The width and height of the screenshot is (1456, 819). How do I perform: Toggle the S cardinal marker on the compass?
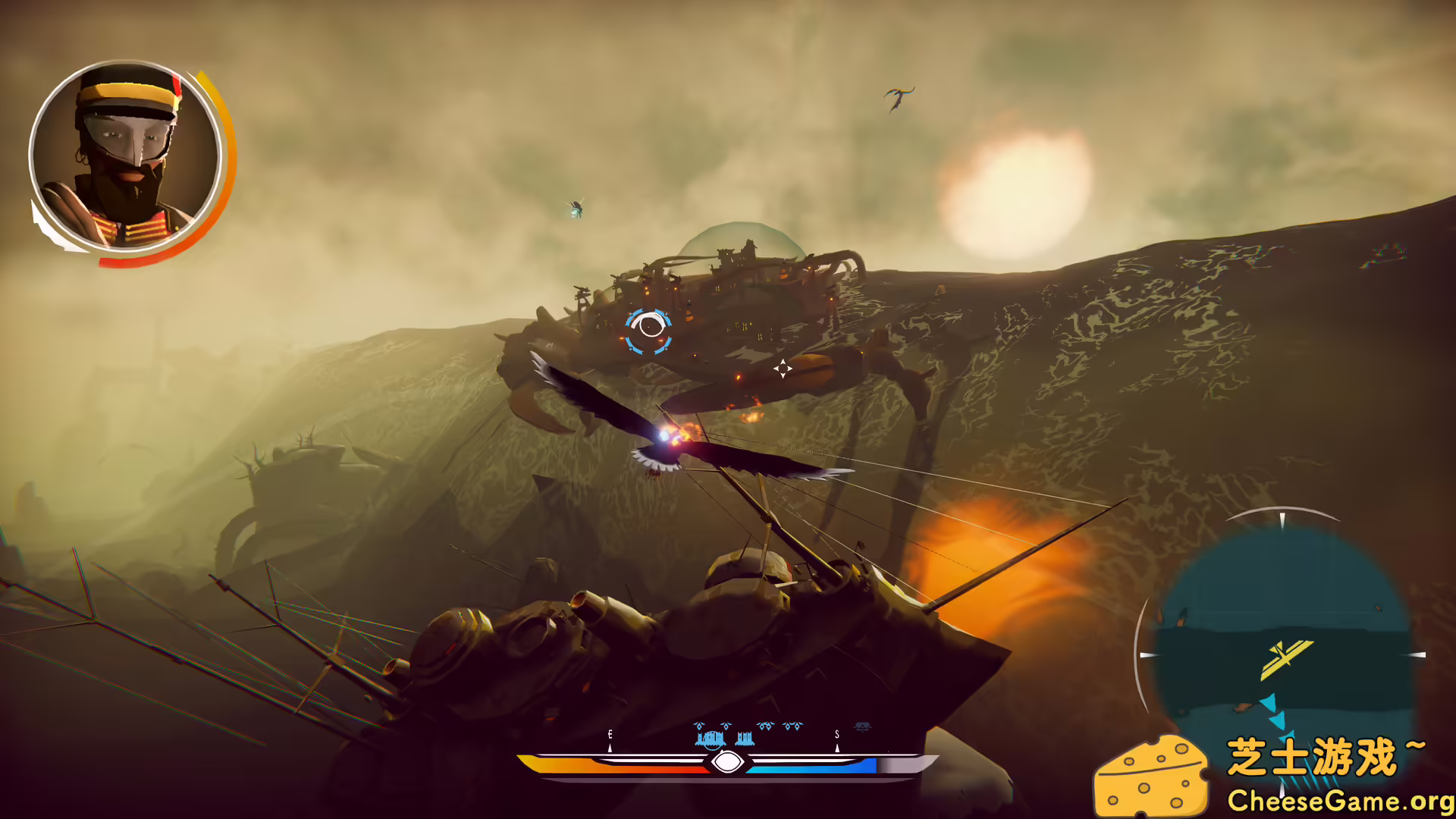click(x=837, y=737)
